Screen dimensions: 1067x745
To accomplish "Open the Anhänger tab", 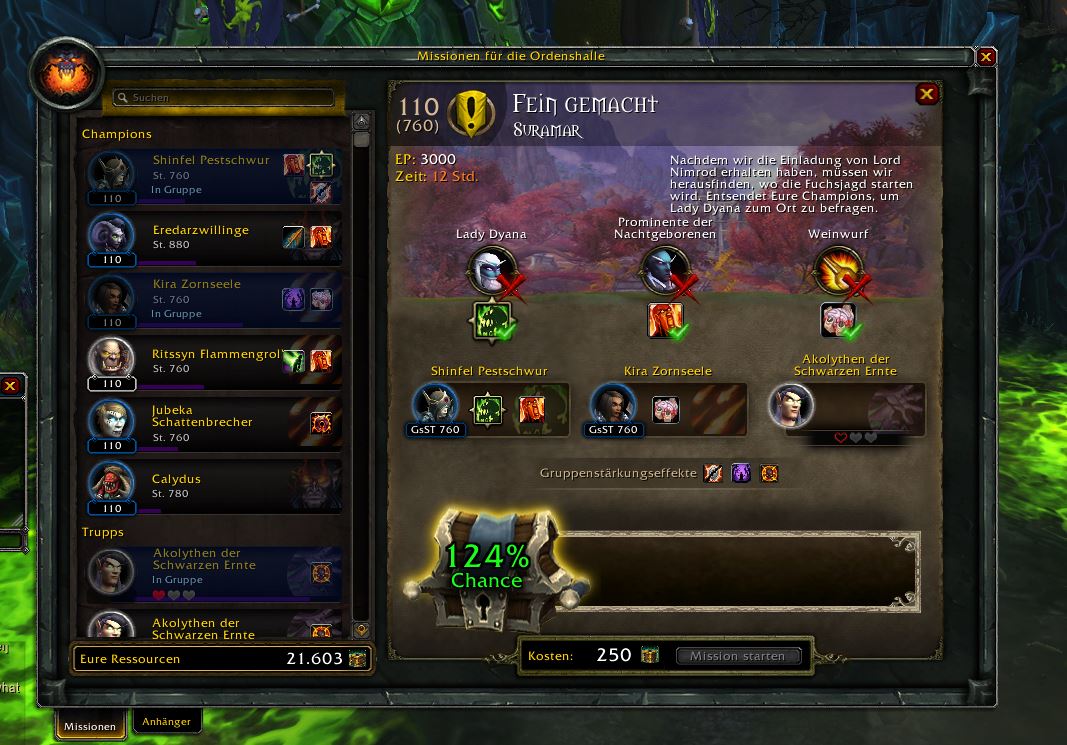I will click(166, 720).
